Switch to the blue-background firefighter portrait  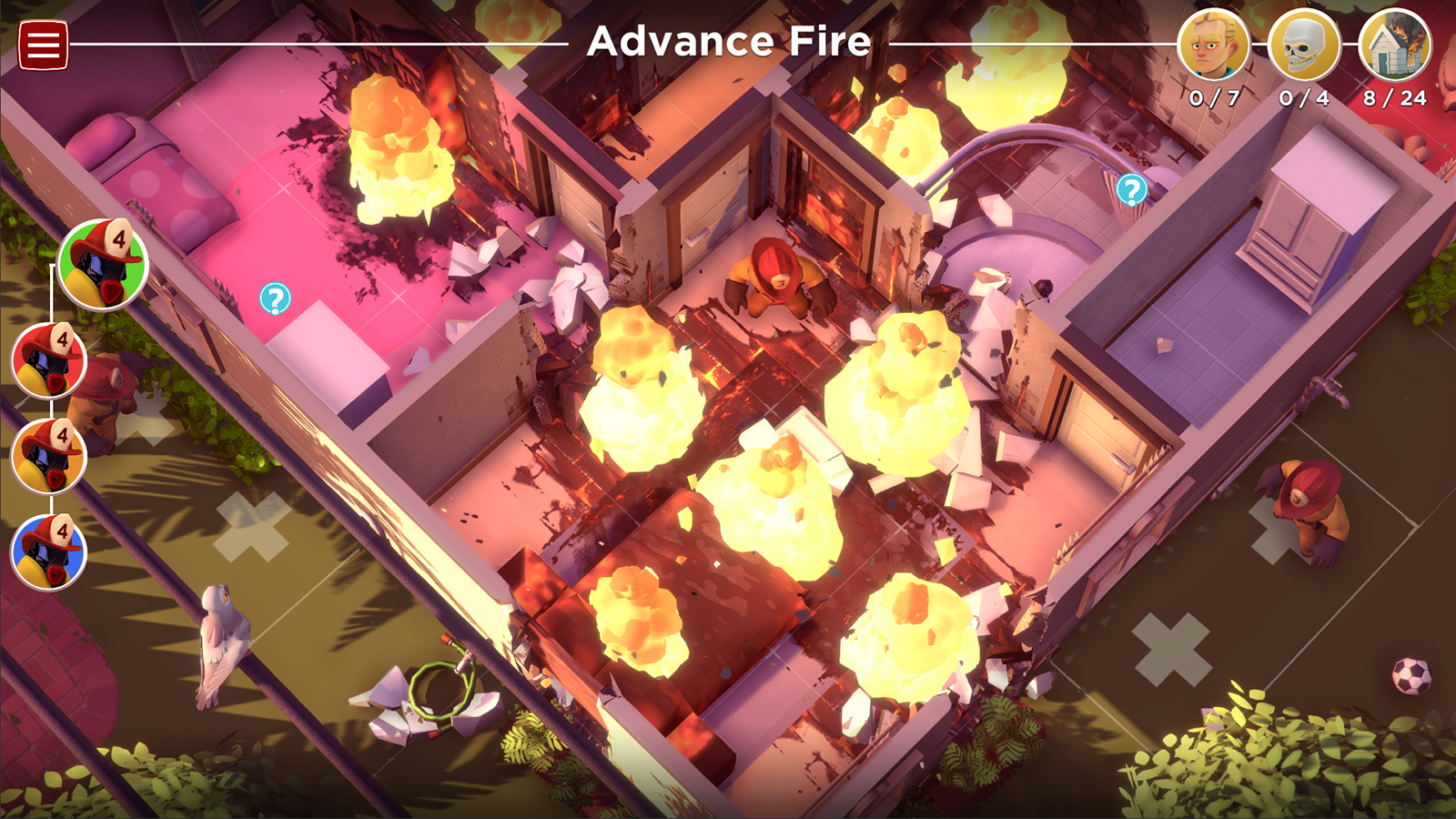point(48,551)
